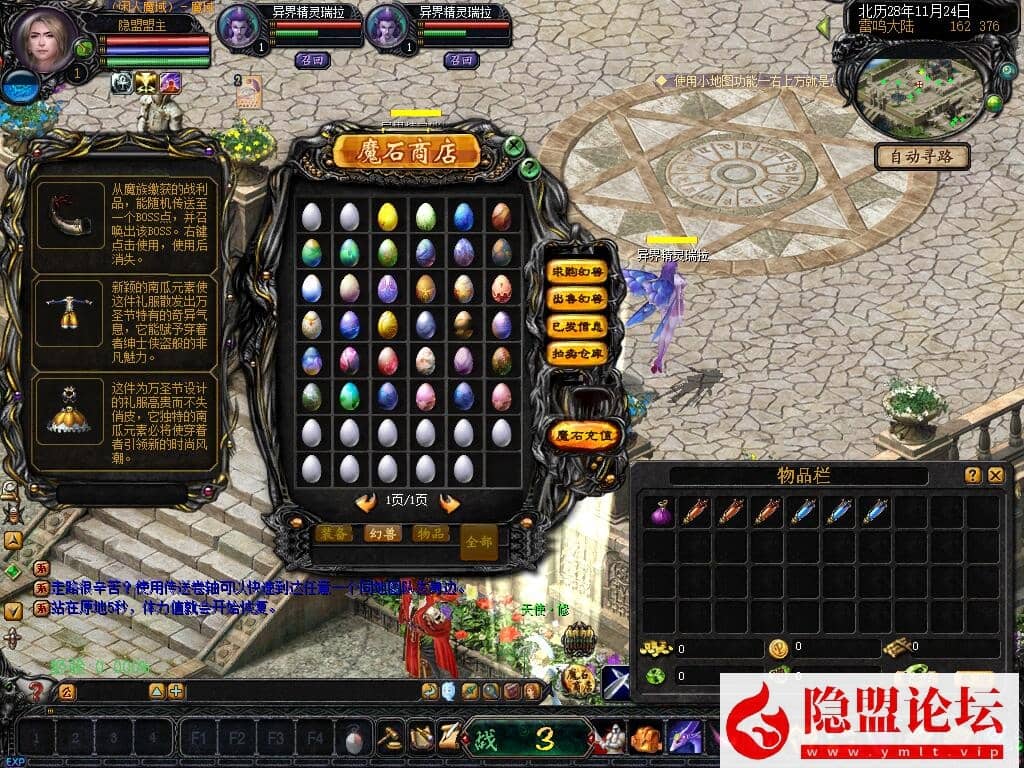Screen dimensions: 1024x768
Task: Go to the next shop page arrow
Action: click(450, 502)
